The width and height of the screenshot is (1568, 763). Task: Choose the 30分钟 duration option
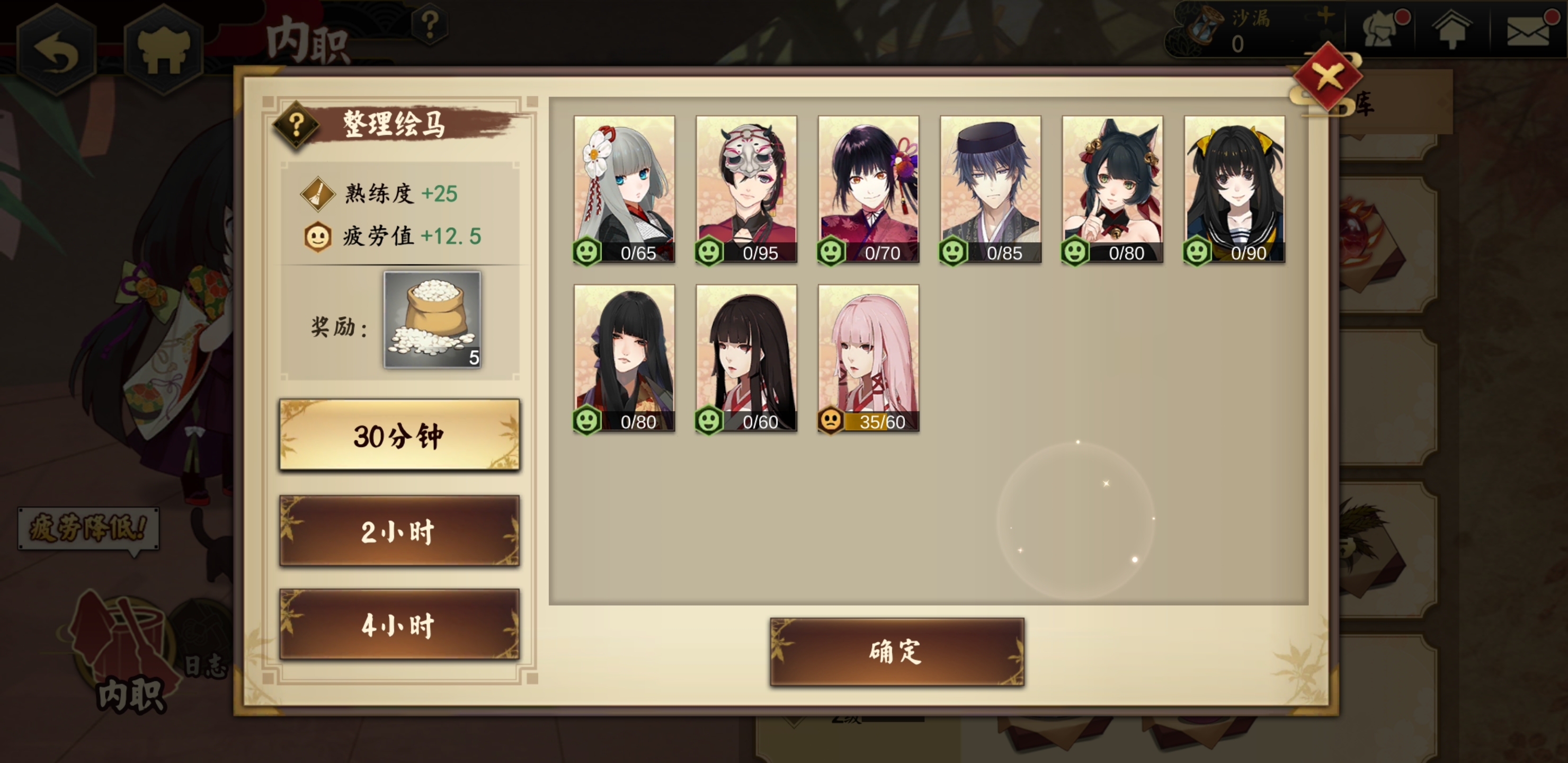click(x=399, y=435)
